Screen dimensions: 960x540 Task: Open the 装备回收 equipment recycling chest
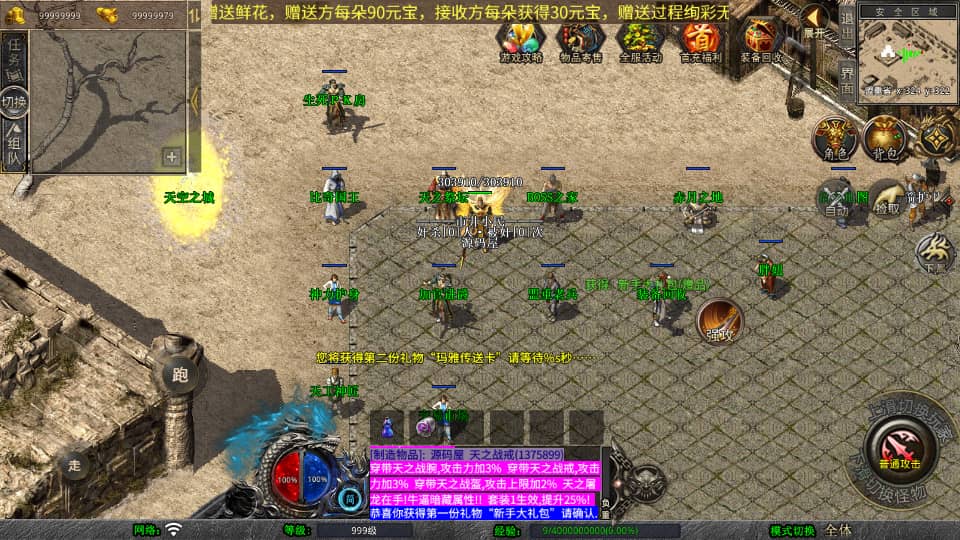click(762, 40)
